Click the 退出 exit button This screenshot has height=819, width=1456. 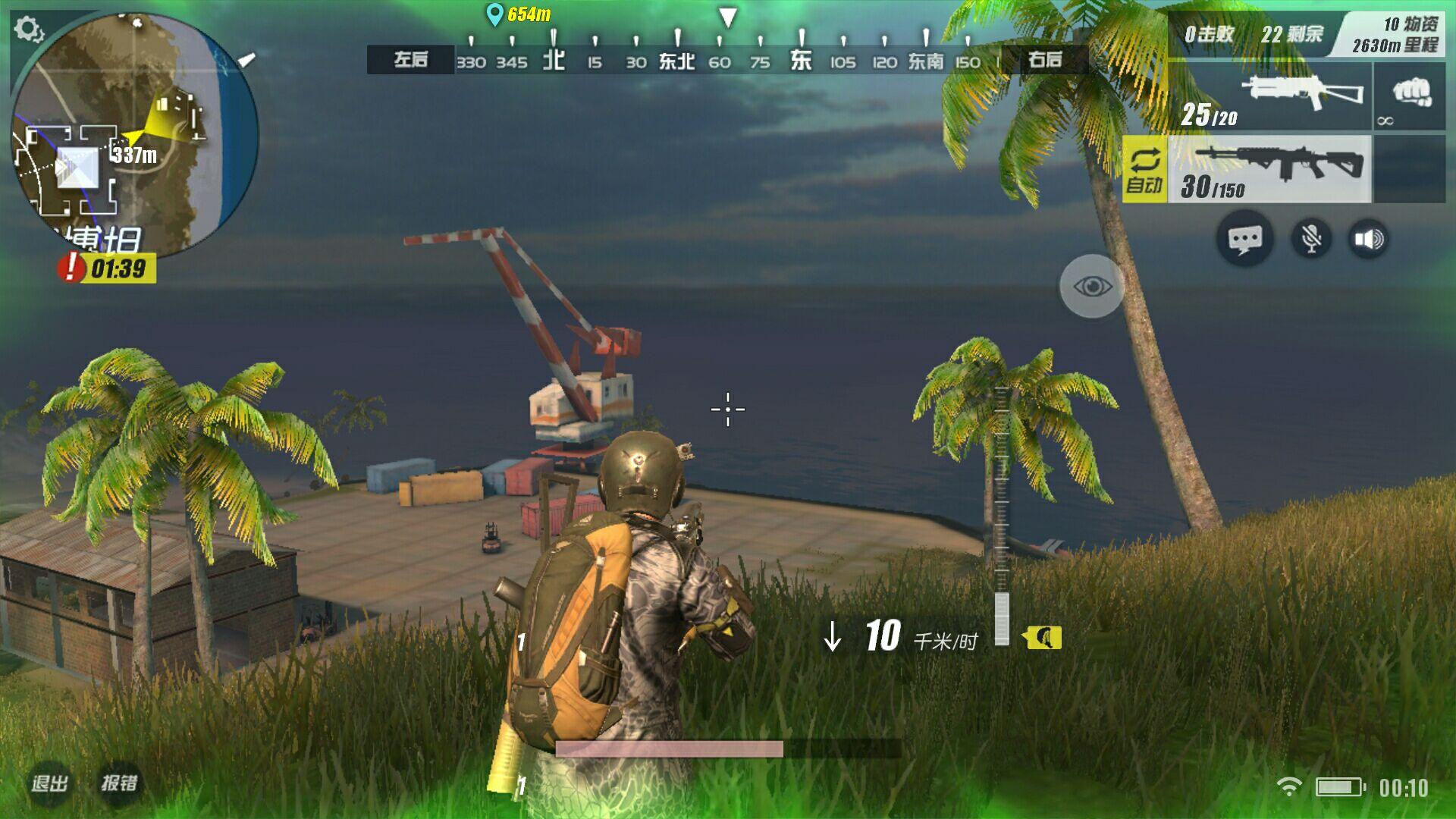coord(50,783)
